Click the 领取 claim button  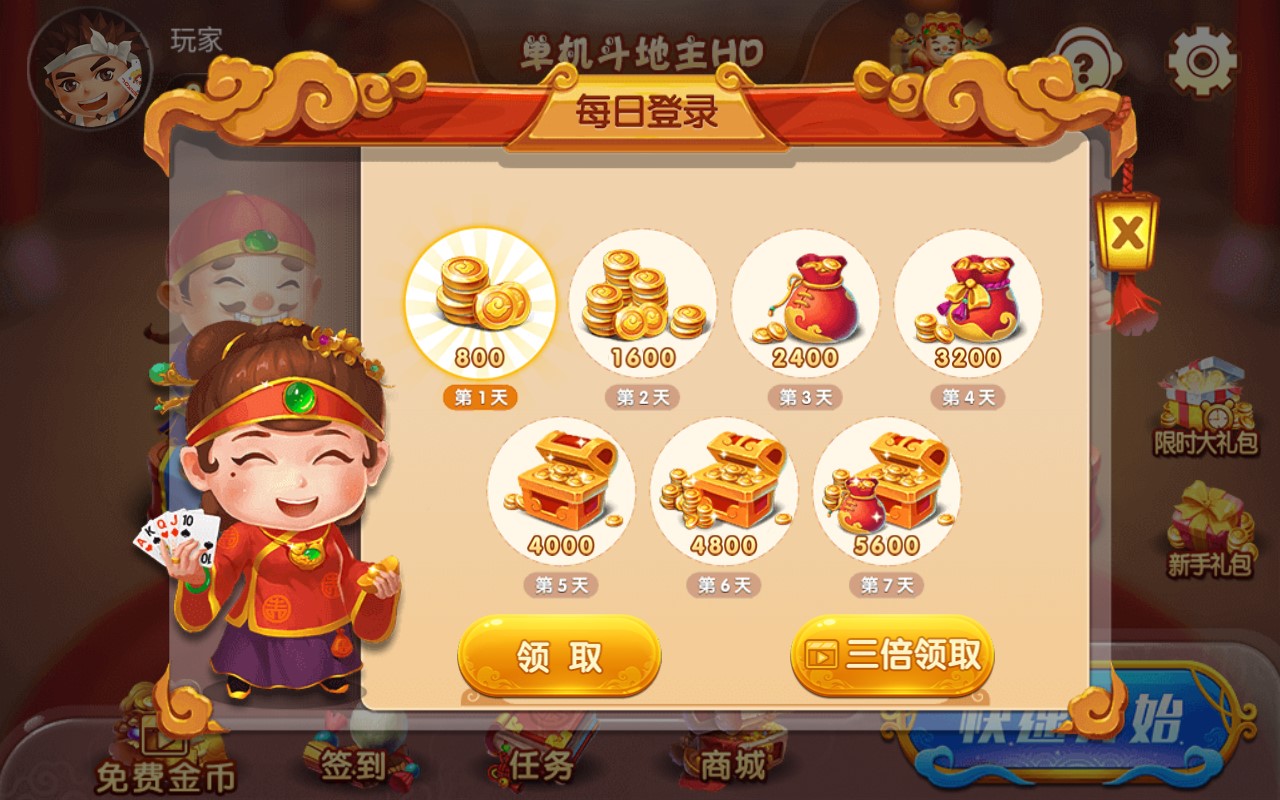[x=558, y=655]
